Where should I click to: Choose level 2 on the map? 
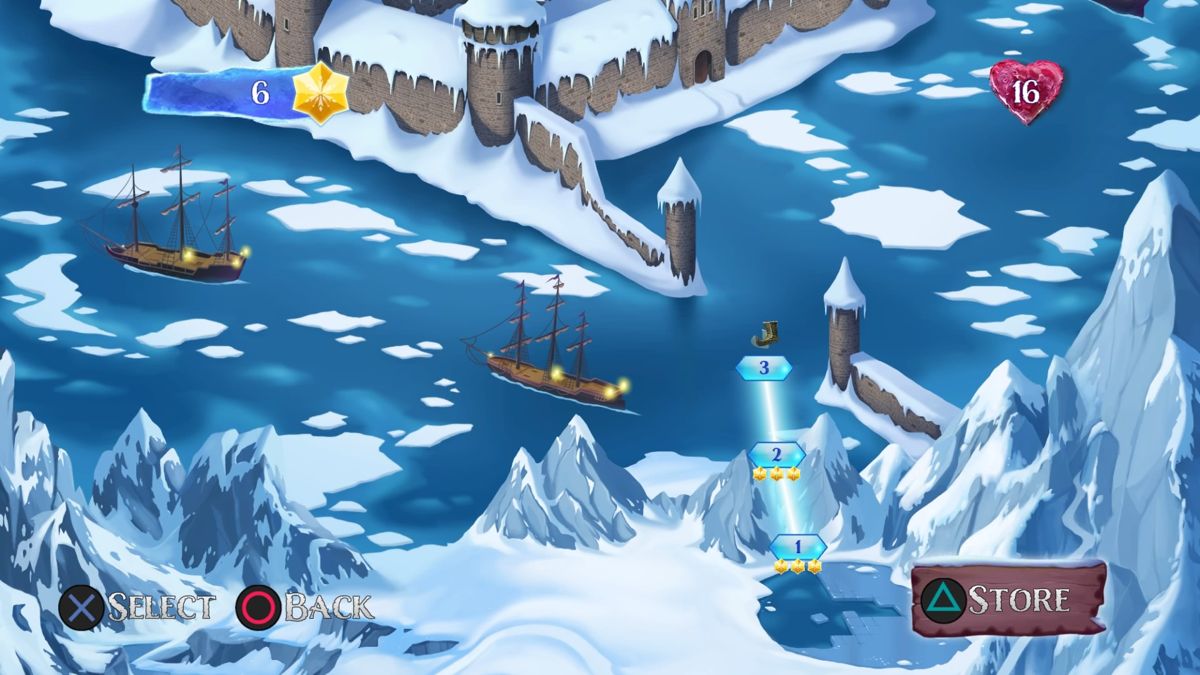pos(776,453)
